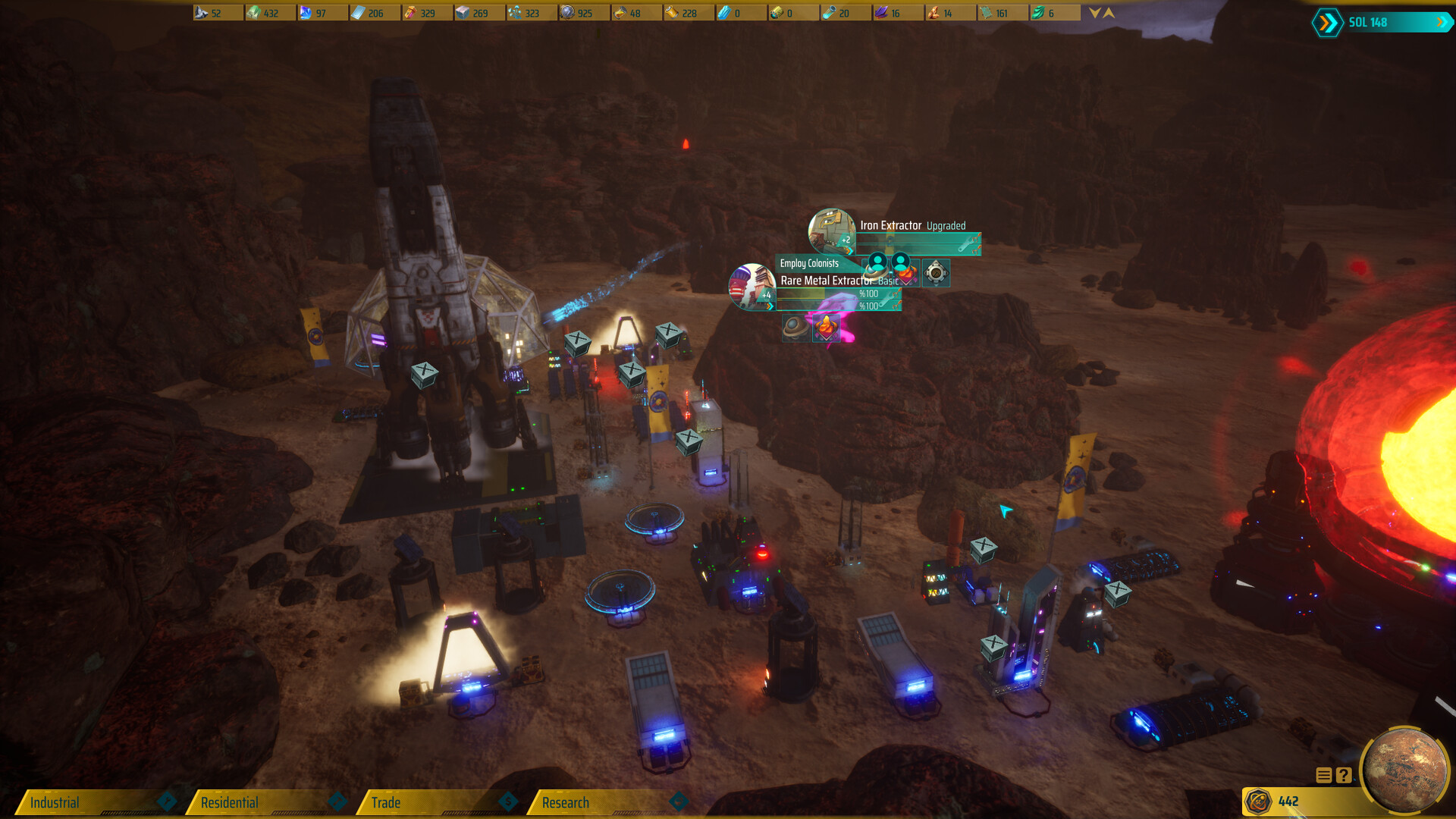The image size is (1456, 819).
Task: Open the Research menu
Action: point(565,802)
